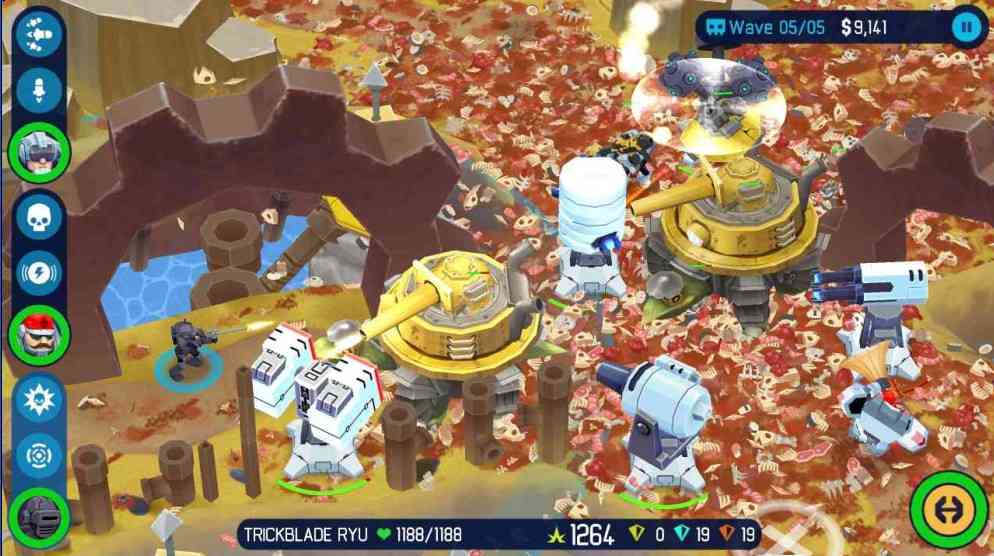Pause the game

pyautogui.click(x=966, y=27)
